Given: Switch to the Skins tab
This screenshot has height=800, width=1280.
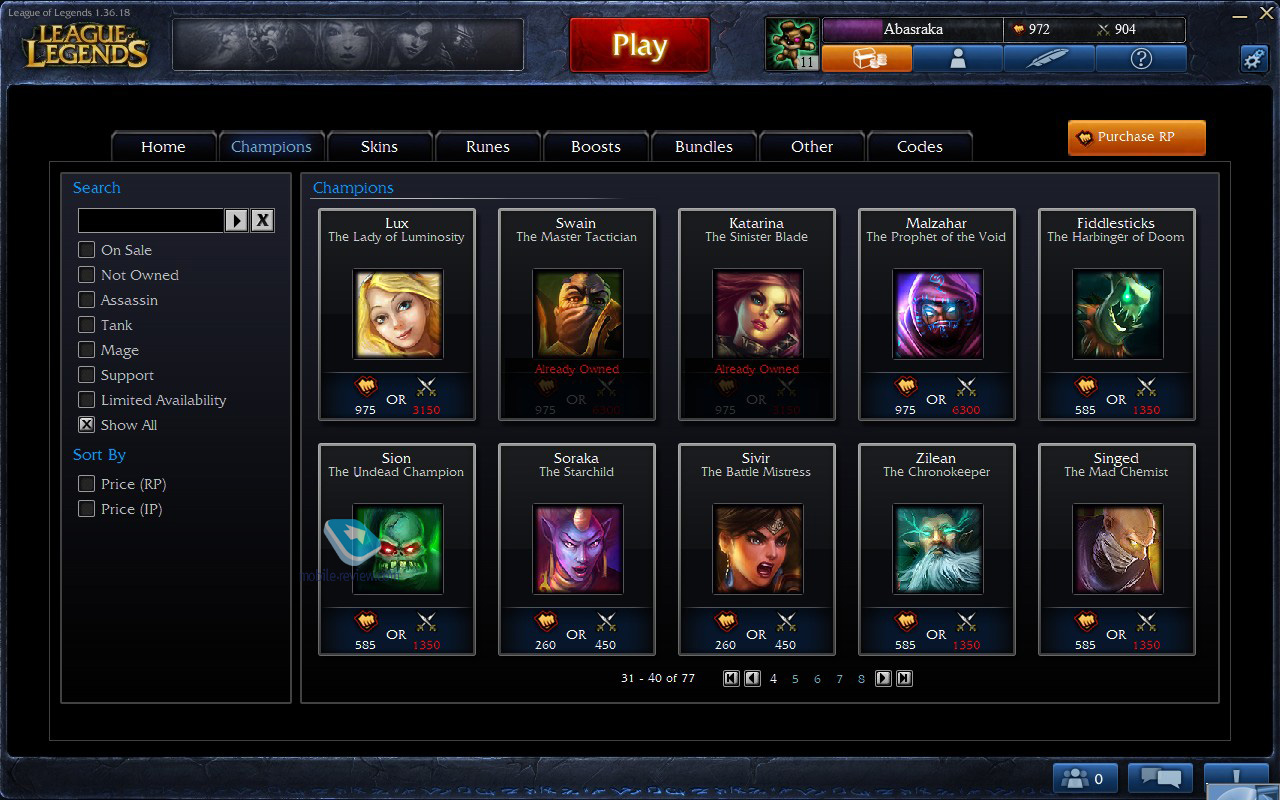Looking at the screenshot, I should (x=379, y=147).
